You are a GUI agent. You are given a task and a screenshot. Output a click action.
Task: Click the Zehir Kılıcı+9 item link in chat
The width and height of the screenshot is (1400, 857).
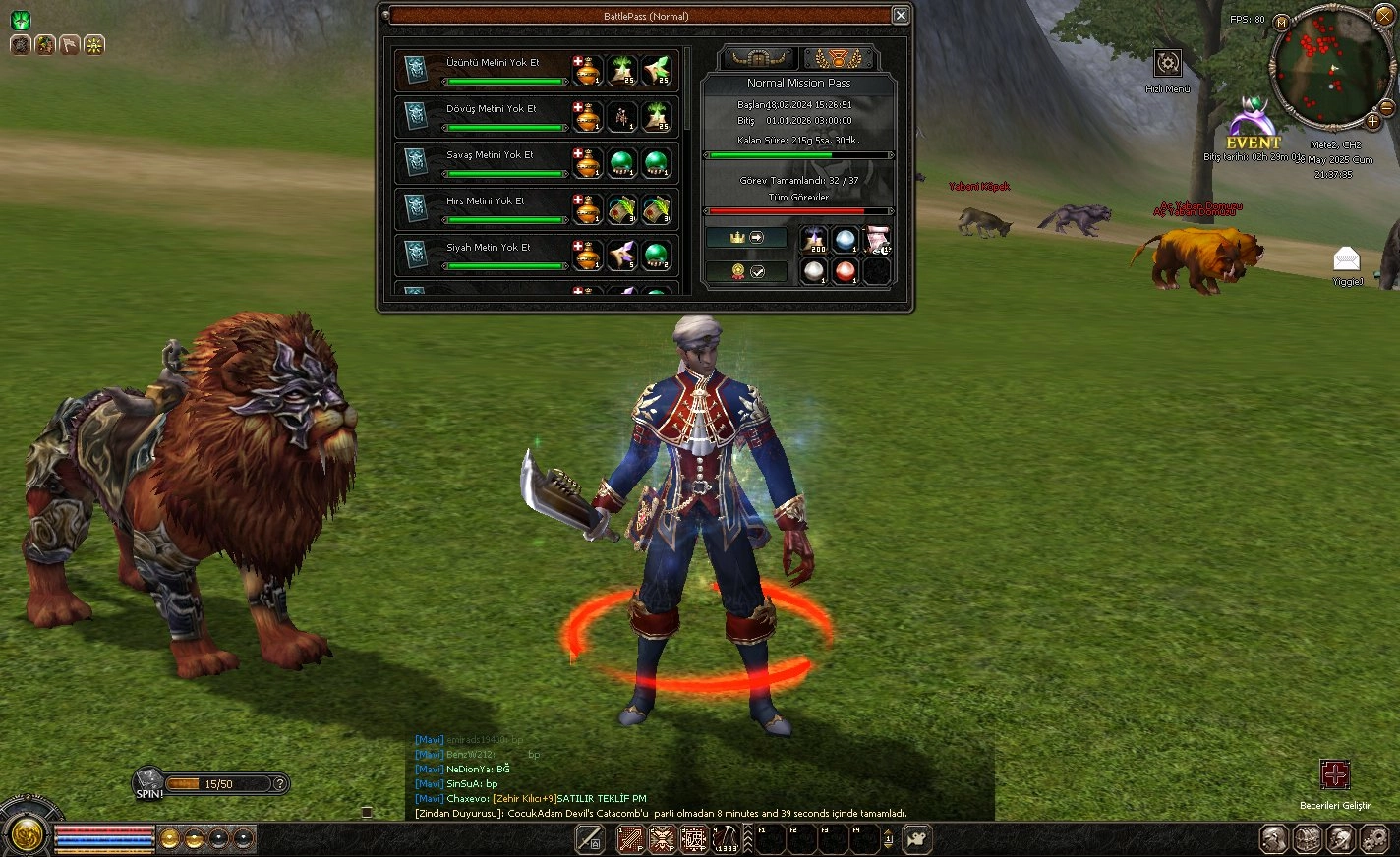tap(524, 799)
